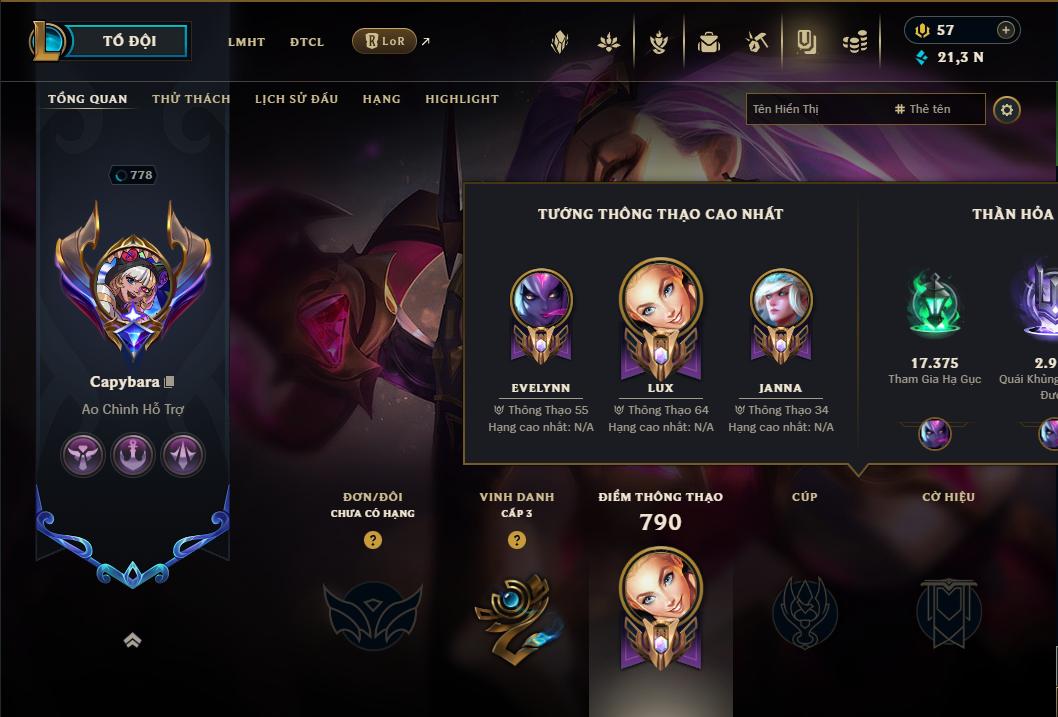Viewport: 1058px width, 717px height.
Task: Click the Capybara profile avatar
Action: [x=132, y=280]
